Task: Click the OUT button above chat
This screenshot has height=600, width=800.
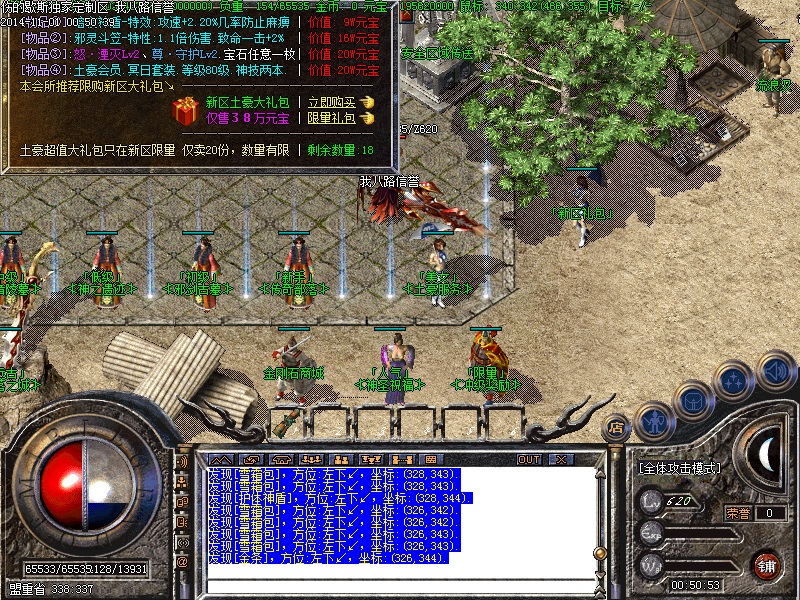Action: (x=528, y=459)
